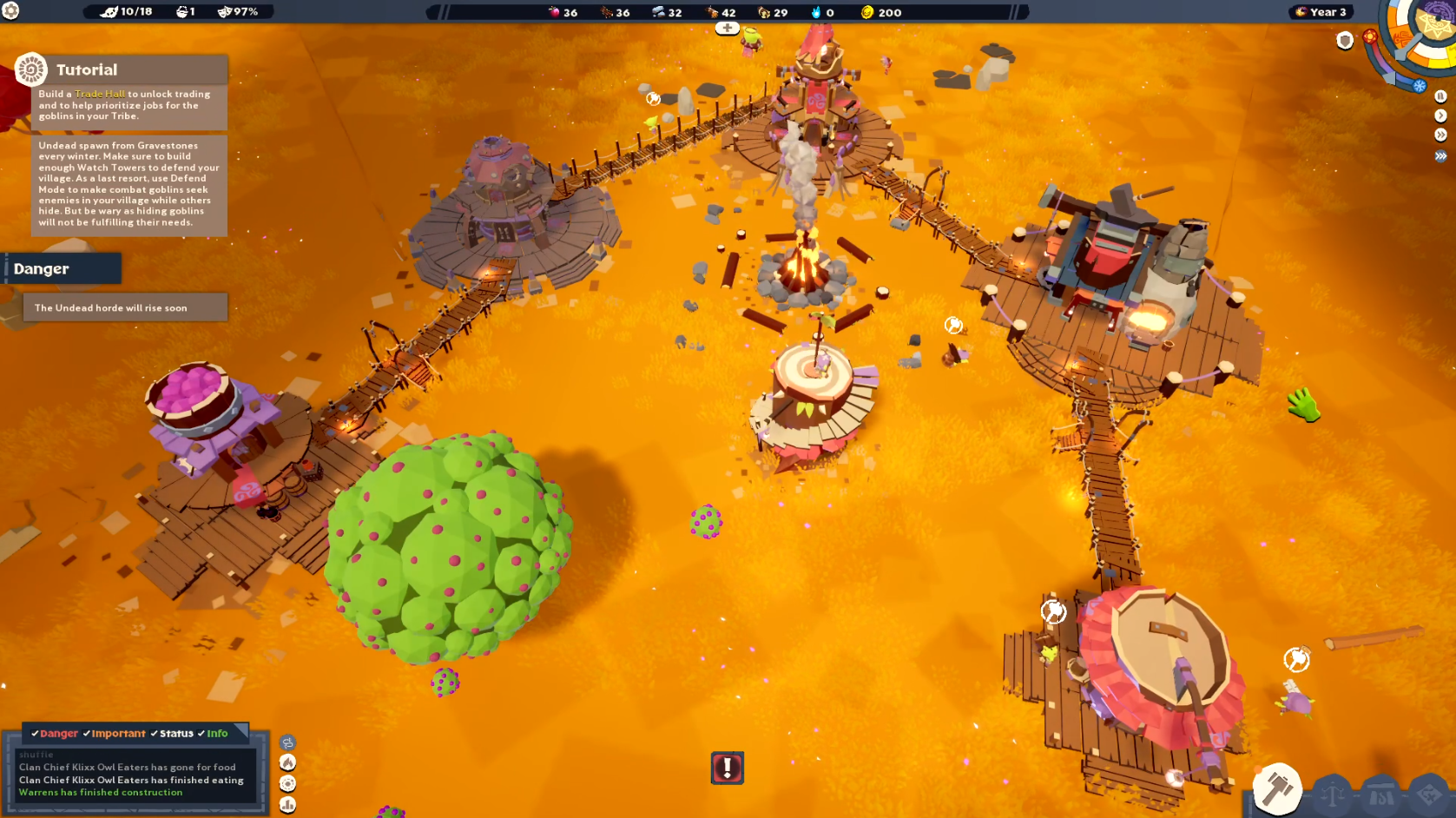The width and height of the screenshot is (1456, 818).
Task: Toggle the shield Defend Mode icon
Action: click(x=1345, y=41)
